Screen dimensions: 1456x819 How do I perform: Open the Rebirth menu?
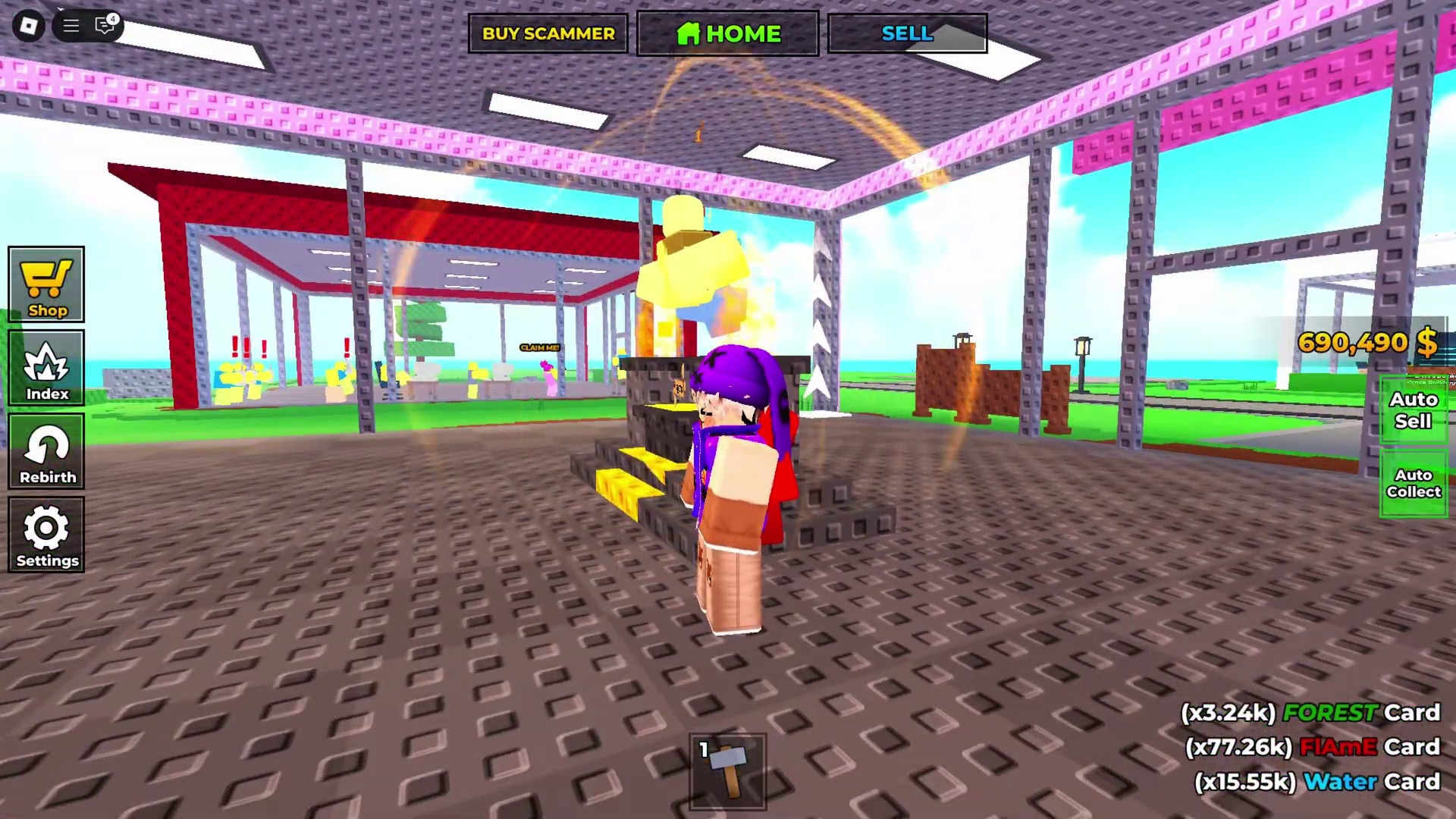[x=46, y=452]
